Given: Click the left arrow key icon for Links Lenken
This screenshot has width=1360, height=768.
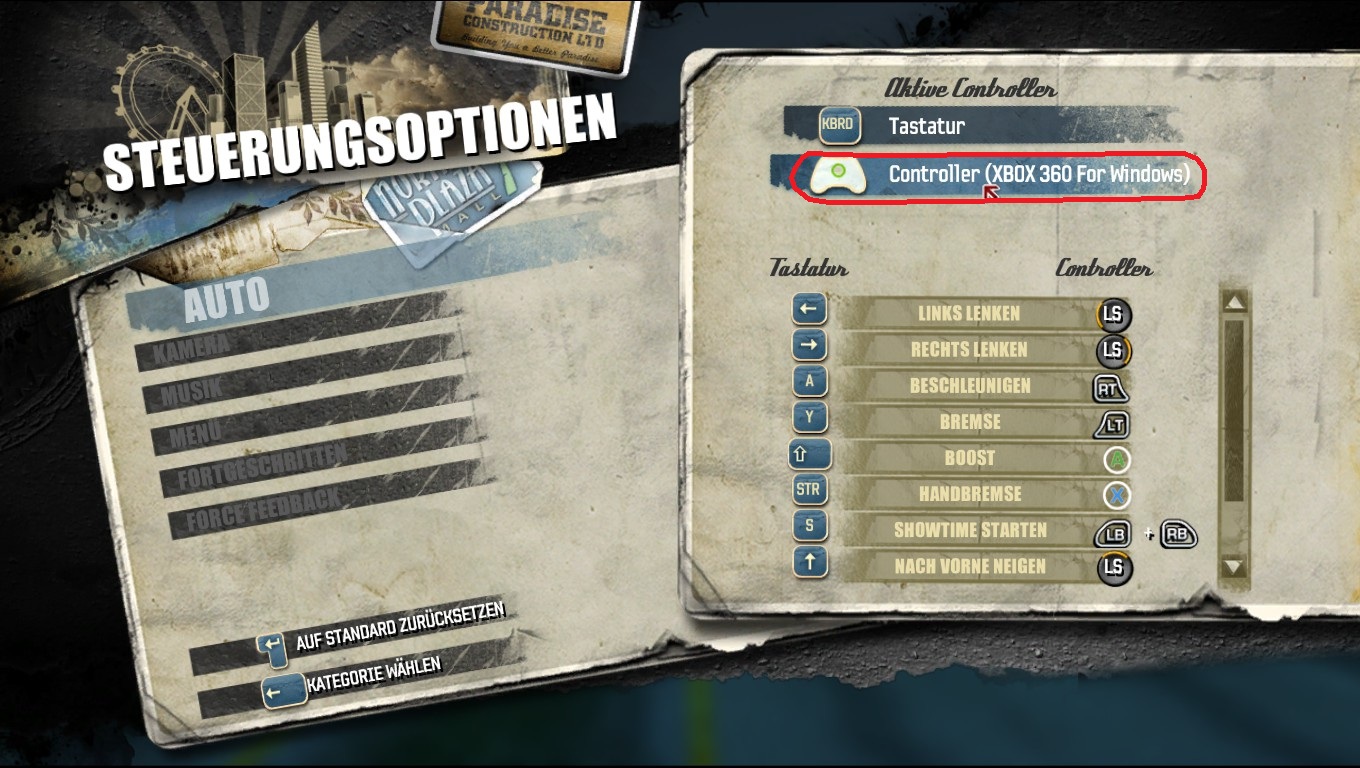Looking at the screenshot, I should coord(810,310).
